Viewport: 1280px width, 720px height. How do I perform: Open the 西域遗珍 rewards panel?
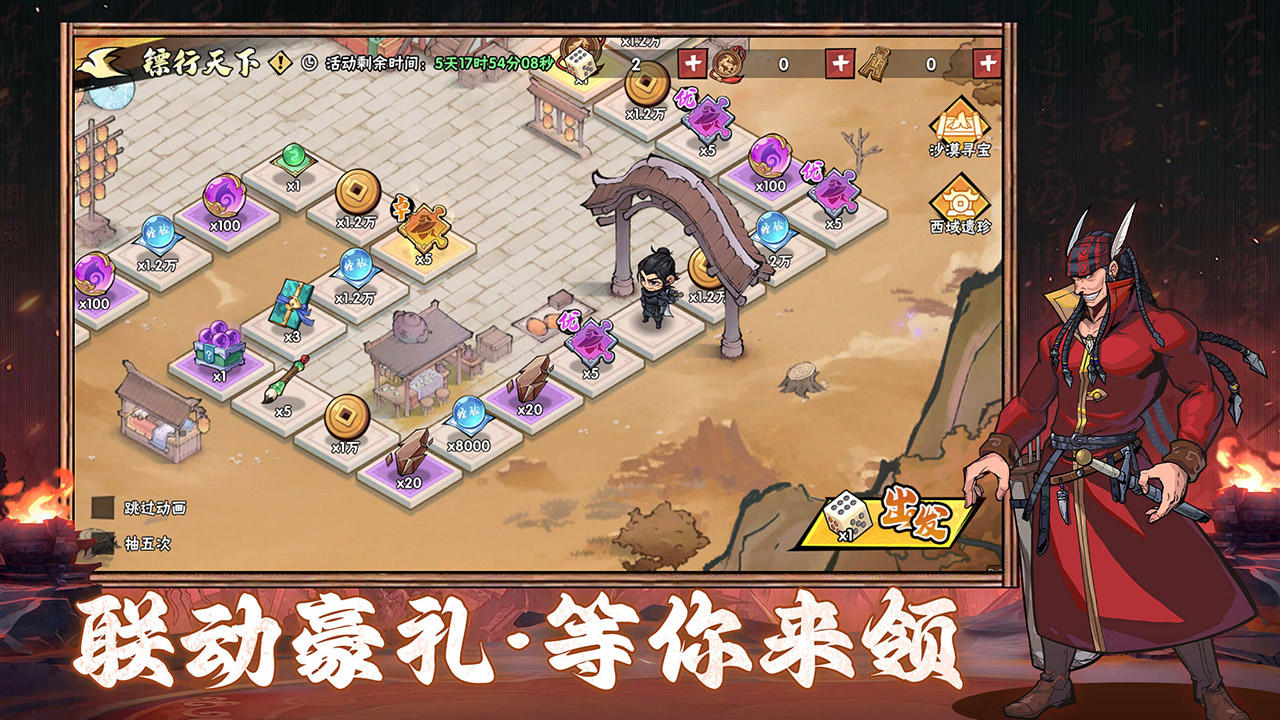pyautogui.click(x=959, y=207)
